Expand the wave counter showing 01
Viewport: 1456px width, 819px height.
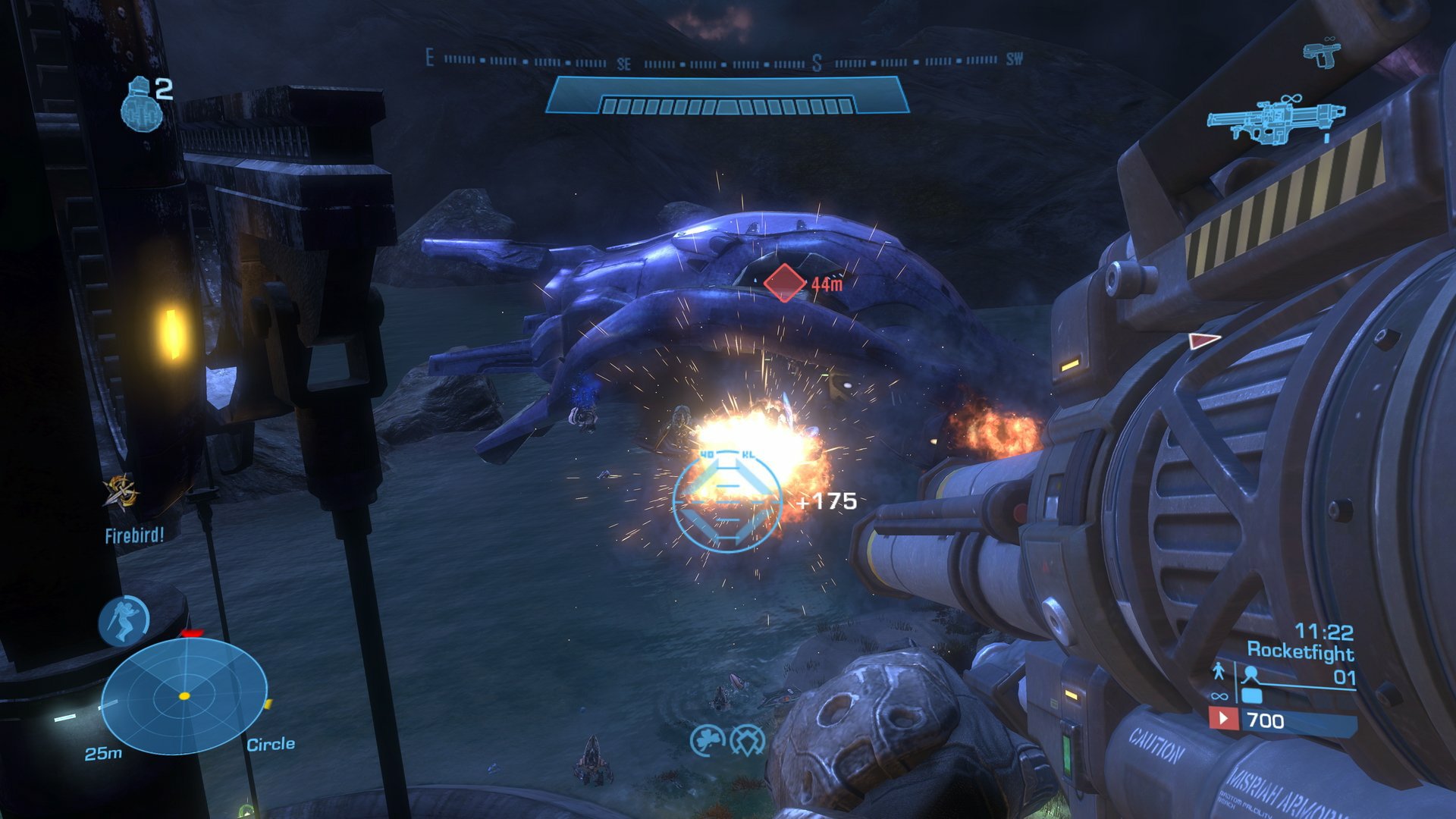pos(1344,676)
